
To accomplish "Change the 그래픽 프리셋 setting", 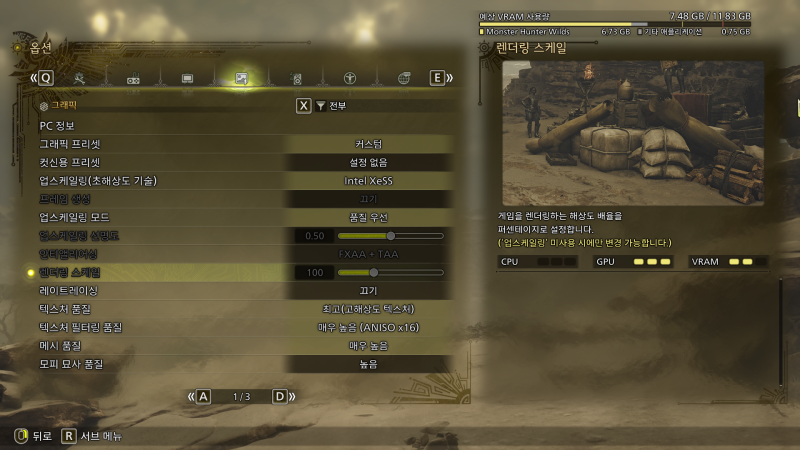I will [368, 144].
